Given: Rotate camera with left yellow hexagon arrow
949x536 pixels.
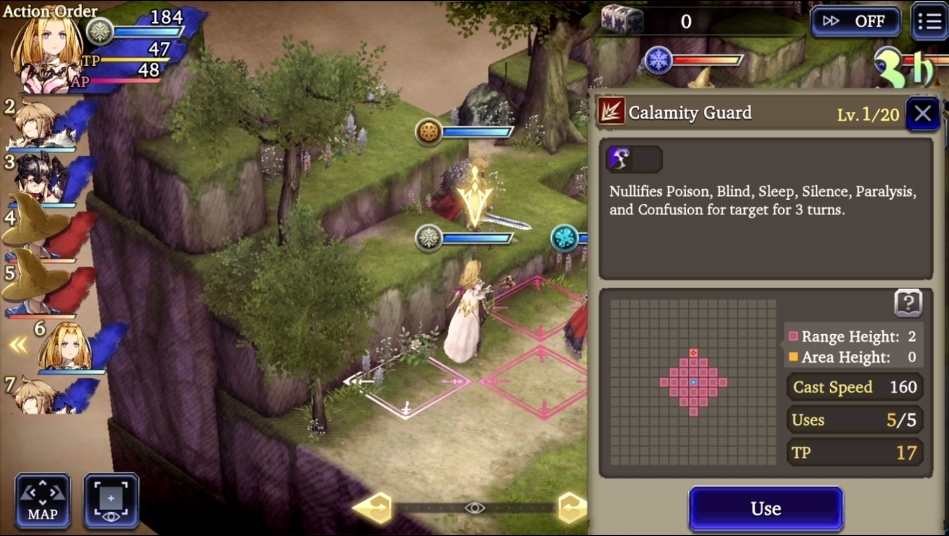Looking at the screenshot, I should pyautogui.click(x=374, y=508).
